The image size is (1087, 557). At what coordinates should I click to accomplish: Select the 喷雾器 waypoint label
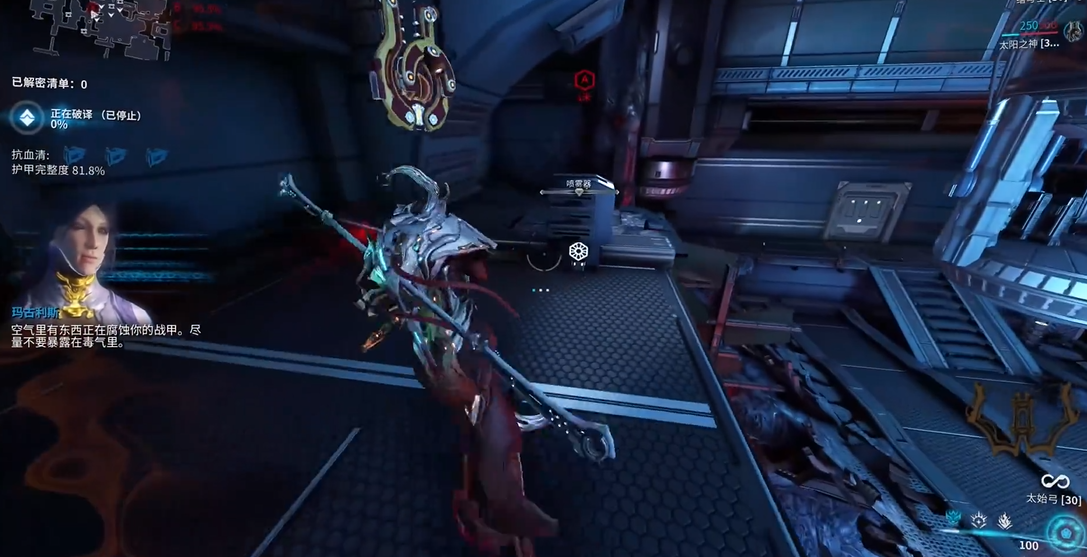[x=578, y=184]
